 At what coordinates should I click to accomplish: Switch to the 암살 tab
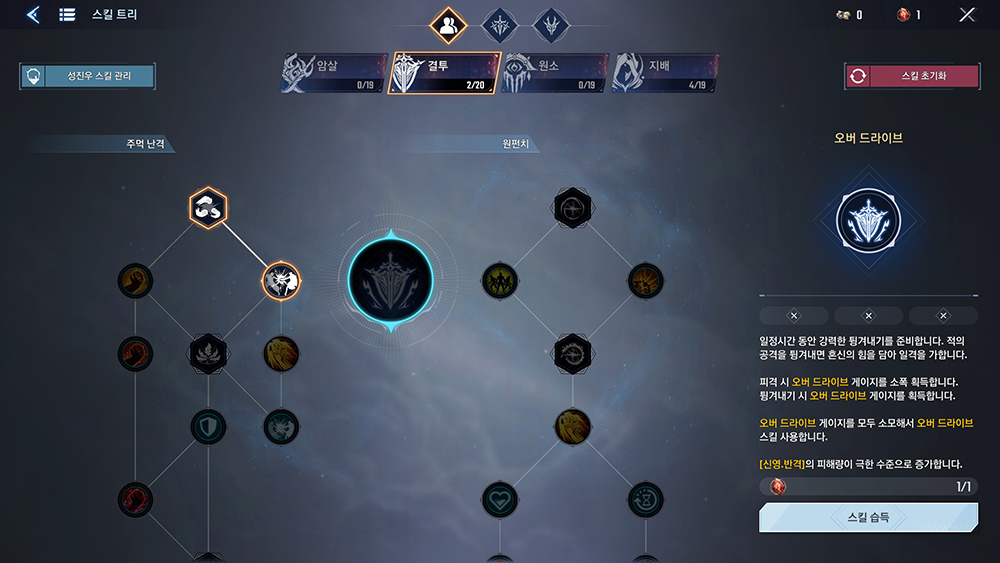point(334,74)
